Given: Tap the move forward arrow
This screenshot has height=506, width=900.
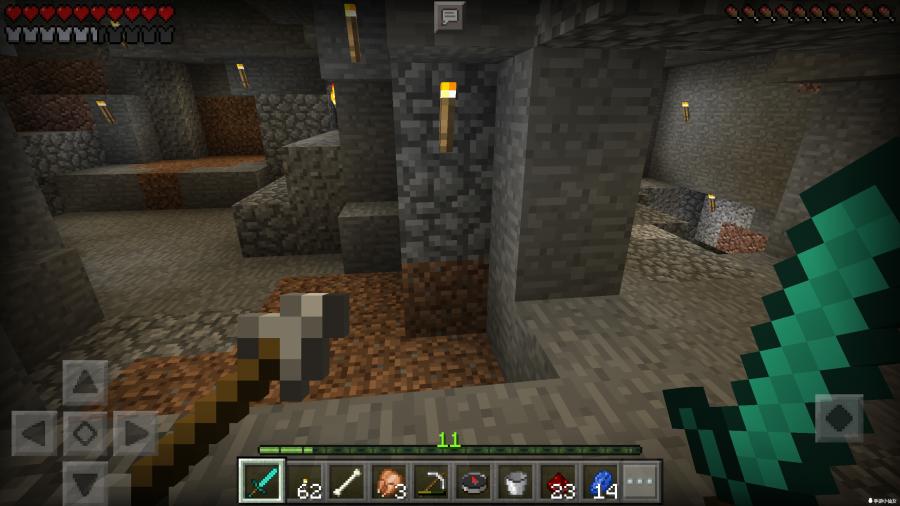Looking at the screenshot, I should 85,382.
